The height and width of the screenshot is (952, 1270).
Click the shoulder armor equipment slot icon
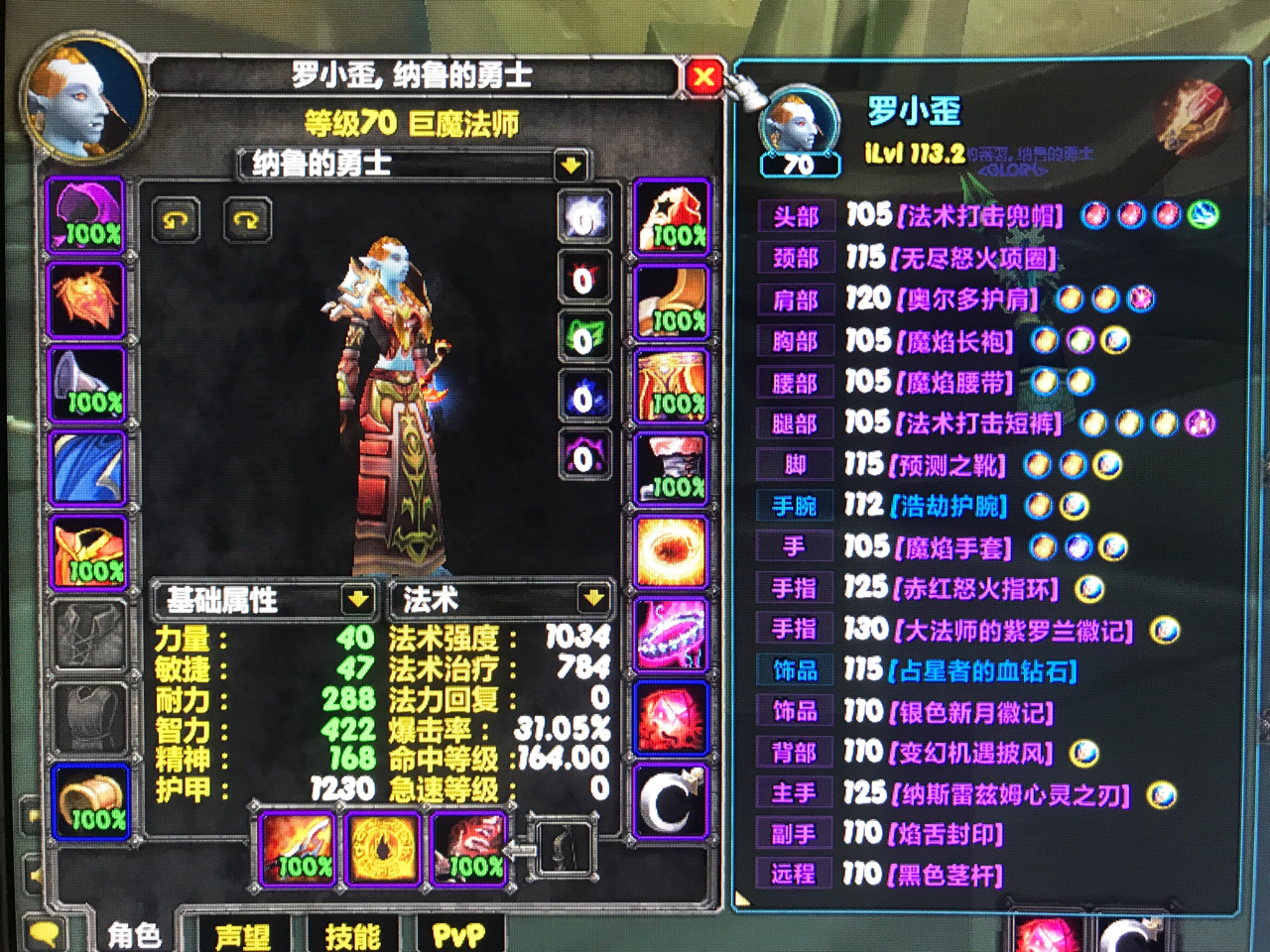87,385
